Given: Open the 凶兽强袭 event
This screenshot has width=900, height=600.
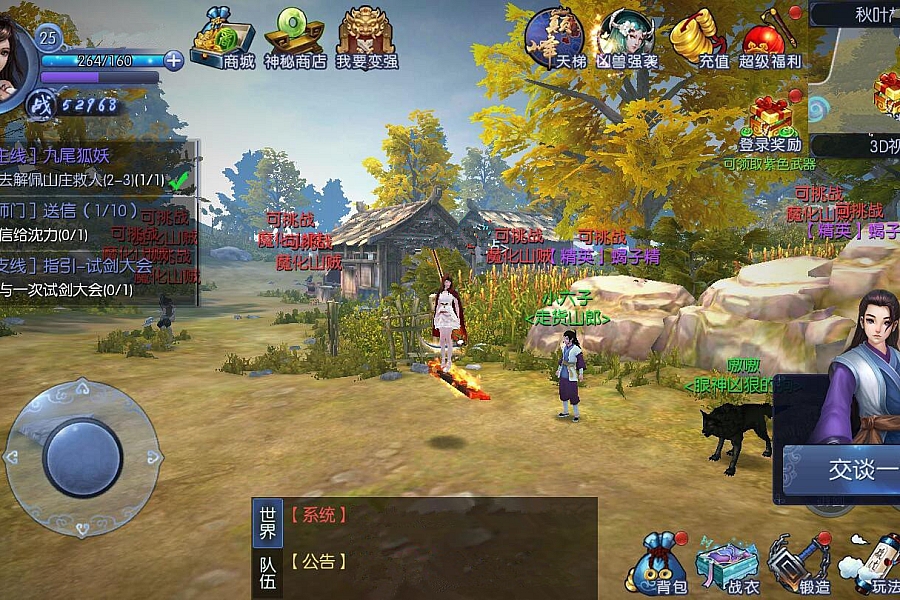Looking at the screenshot, I should click(627, 38).
